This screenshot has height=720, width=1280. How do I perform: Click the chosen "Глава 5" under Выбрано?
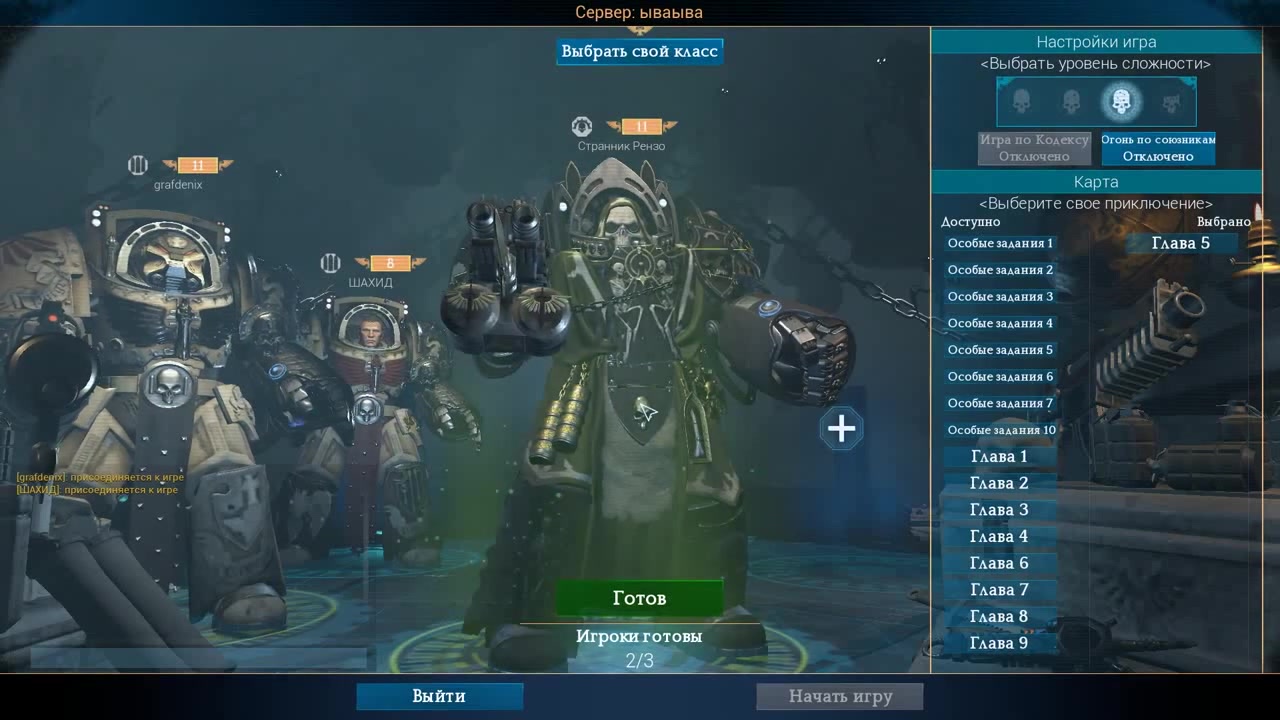coord(1181,243)
